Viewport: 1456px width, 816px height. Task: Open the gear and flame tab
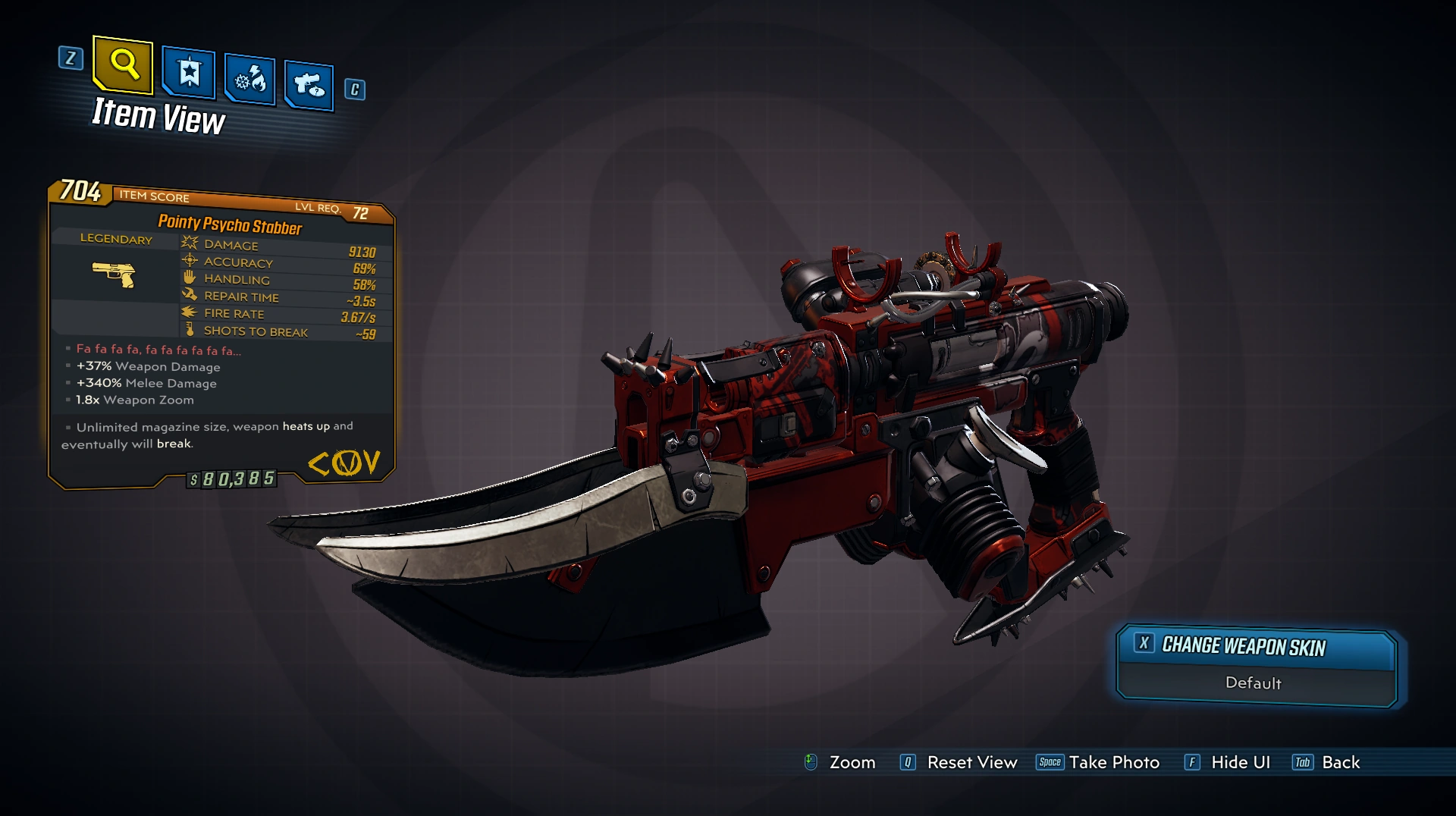tap(249, 79)
